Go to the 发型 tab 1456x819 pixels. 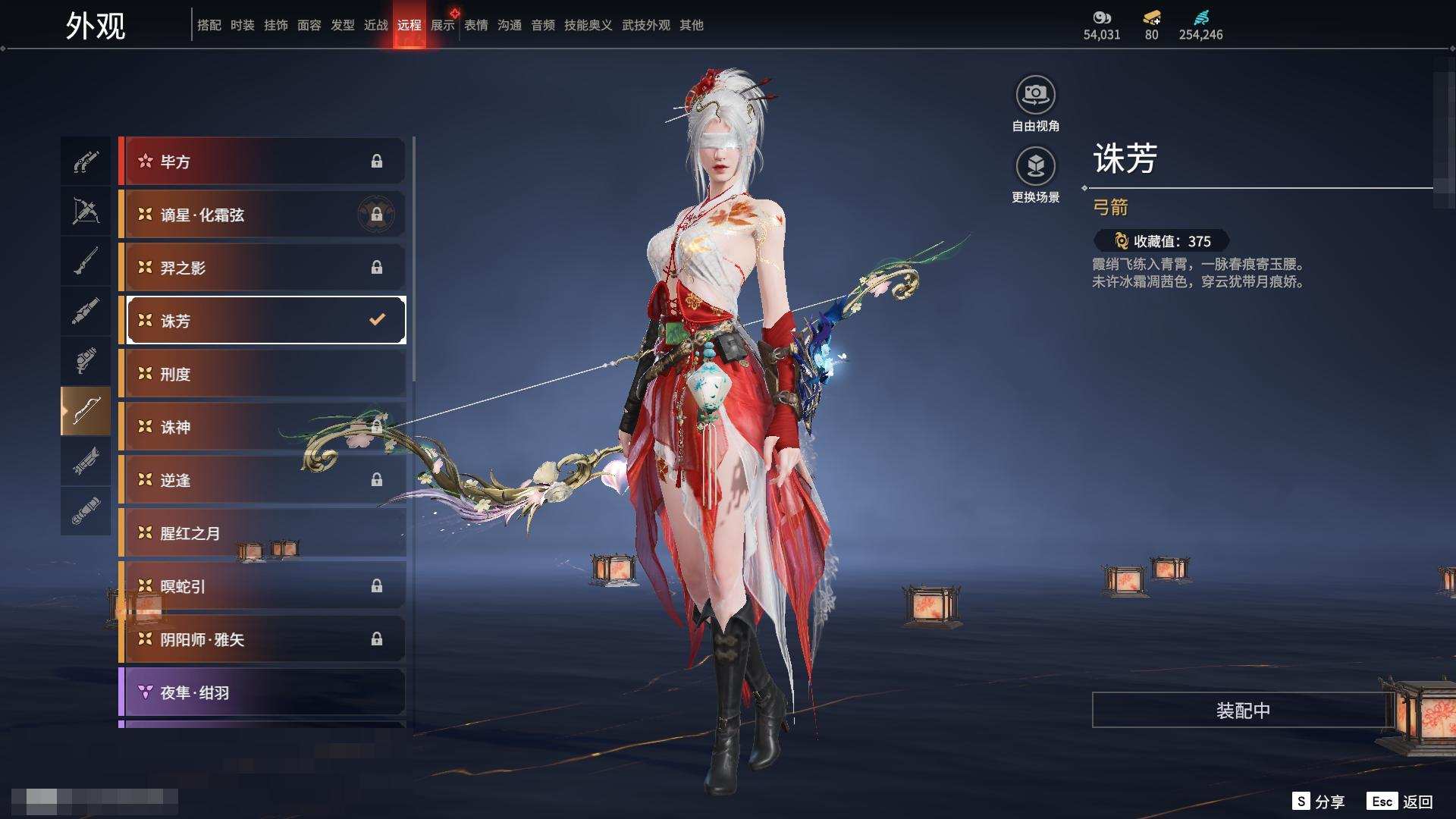[x=342, y=25]
